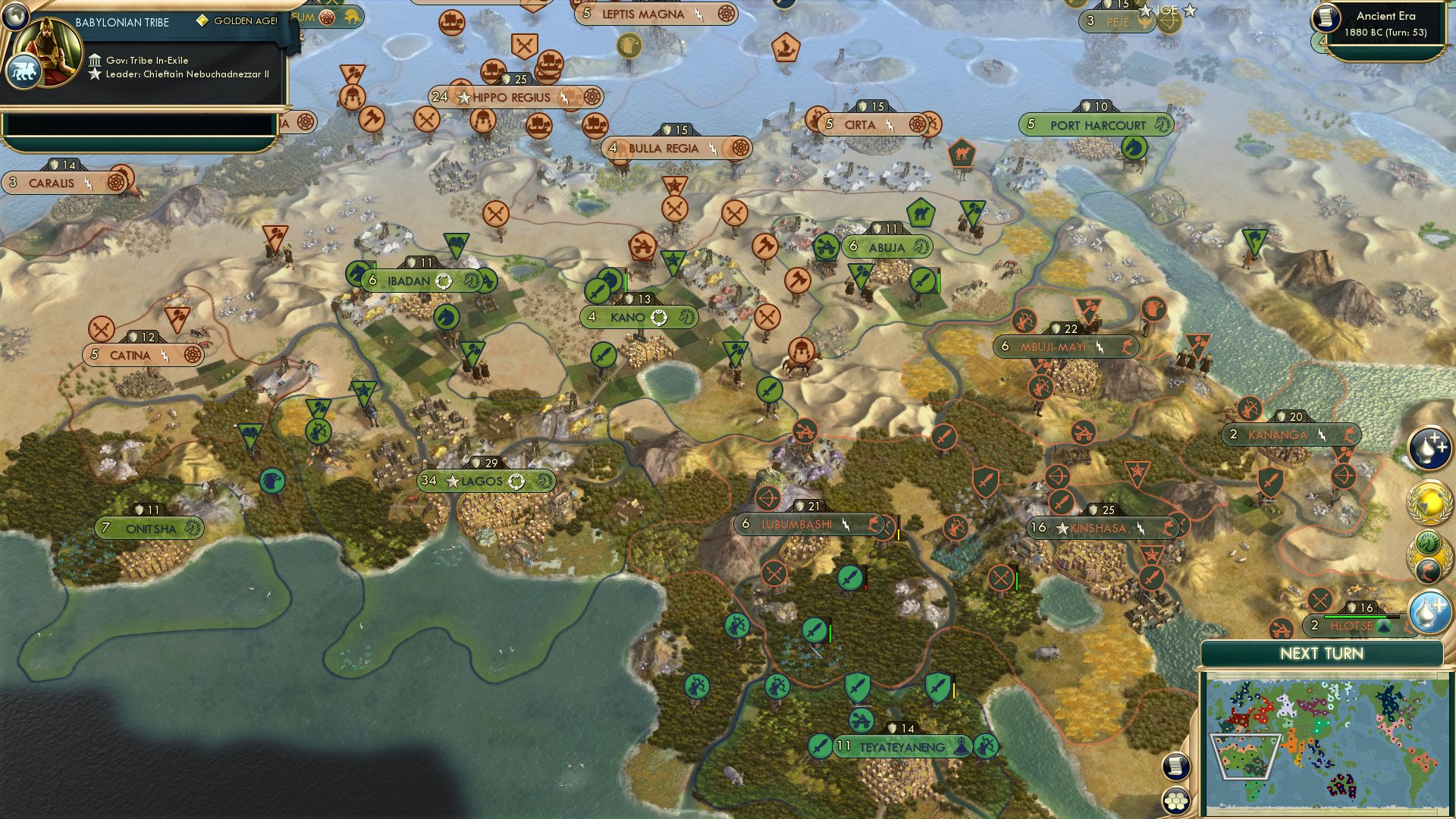Select the Lubumbashi city banner
The width and height of the screenshot is (1456, 819).
[798, 522]
